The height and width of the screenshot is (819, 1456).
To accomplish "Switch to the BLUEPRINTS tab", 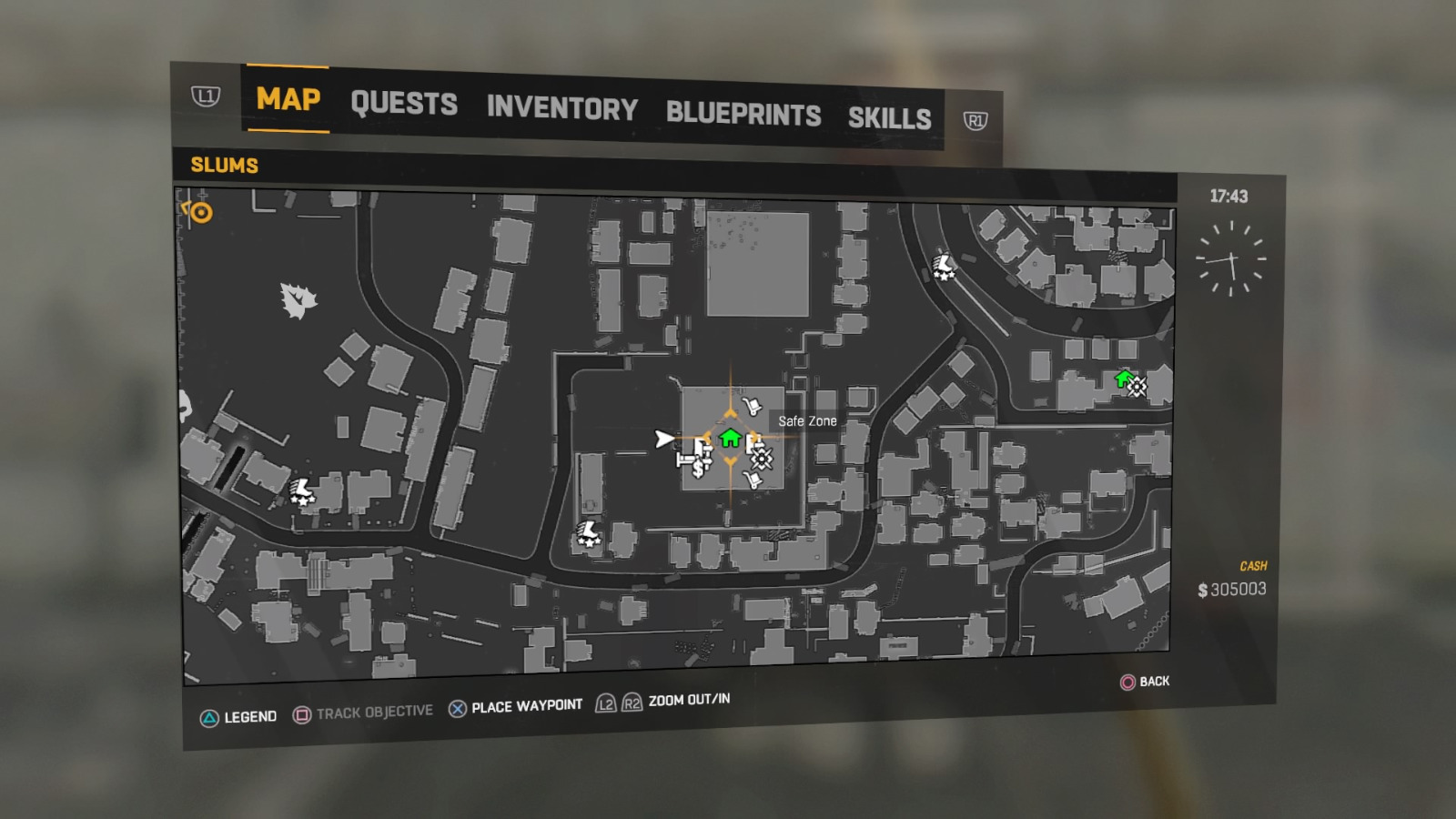I will click(743, 115).
